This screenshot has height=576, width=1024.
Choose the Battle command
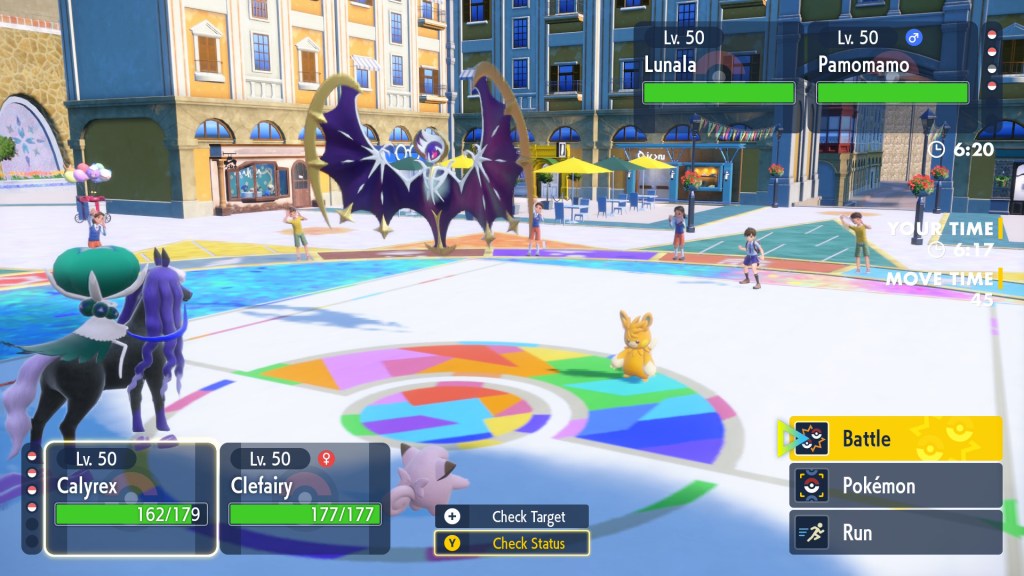pyautogui.click(x=895, y=438)
